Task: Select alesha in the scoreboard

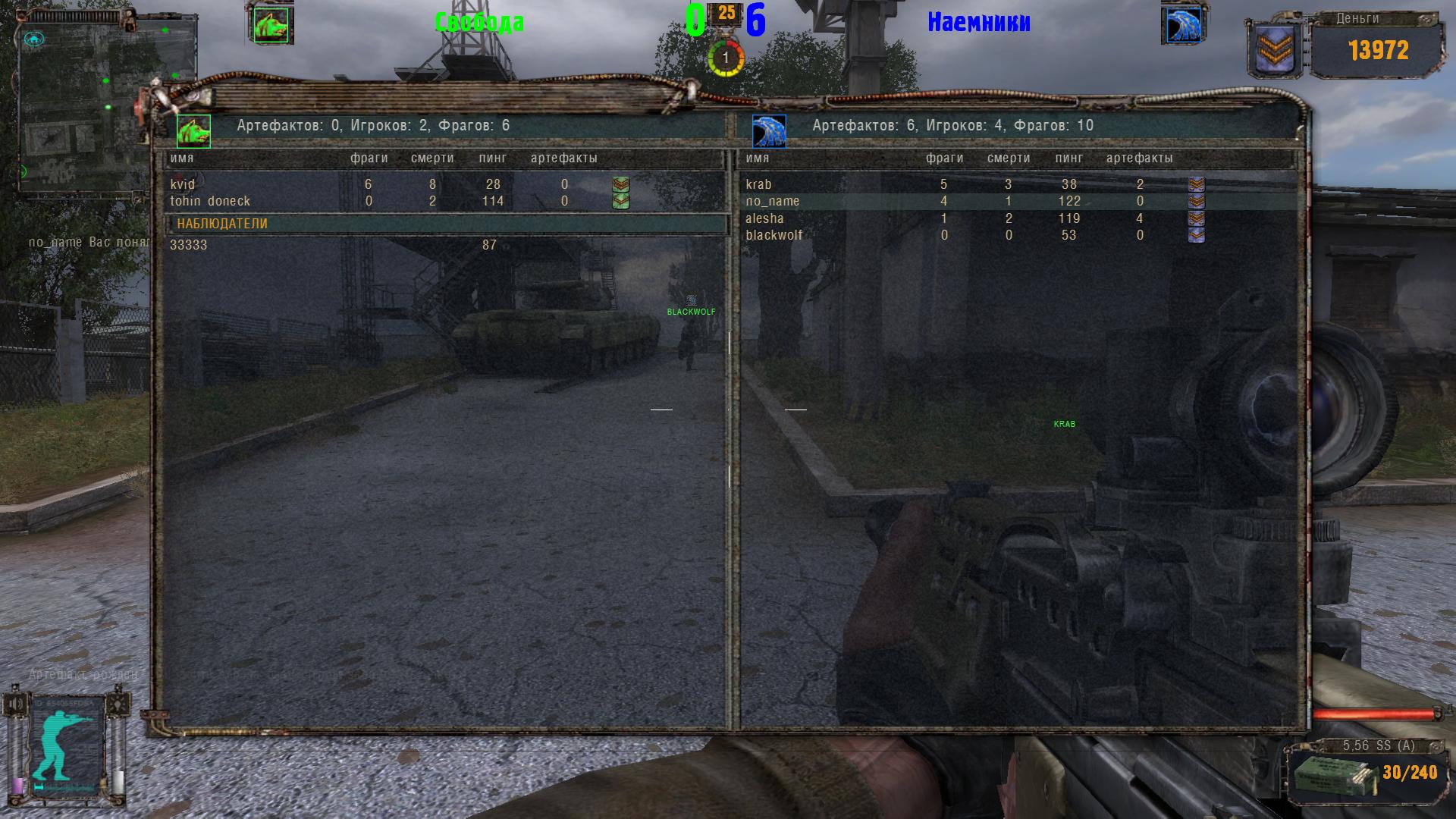Action: tap(764, 218)
